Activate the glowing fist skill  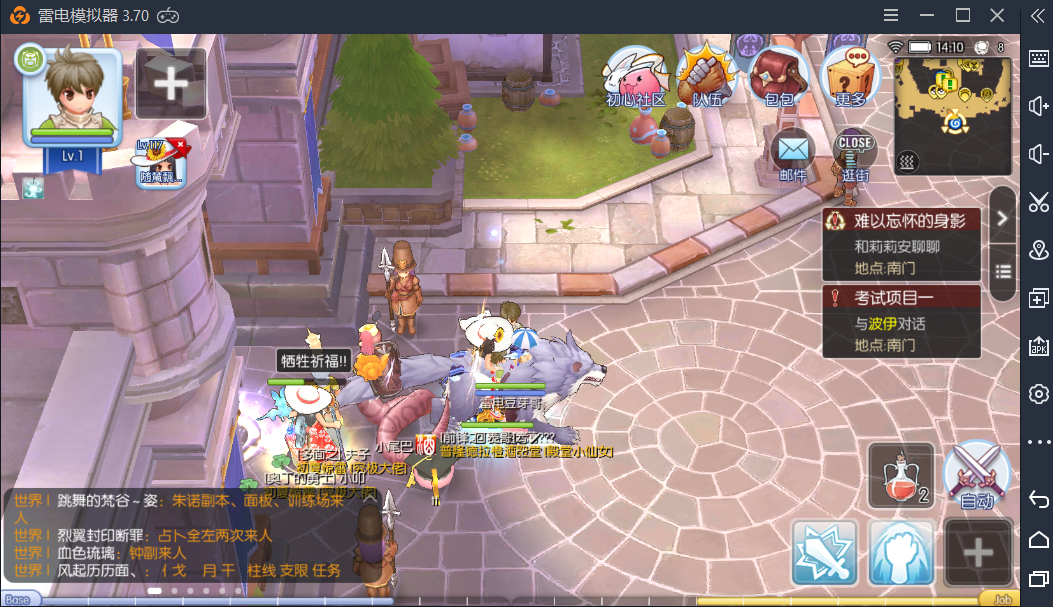click(x=901, y=551)
